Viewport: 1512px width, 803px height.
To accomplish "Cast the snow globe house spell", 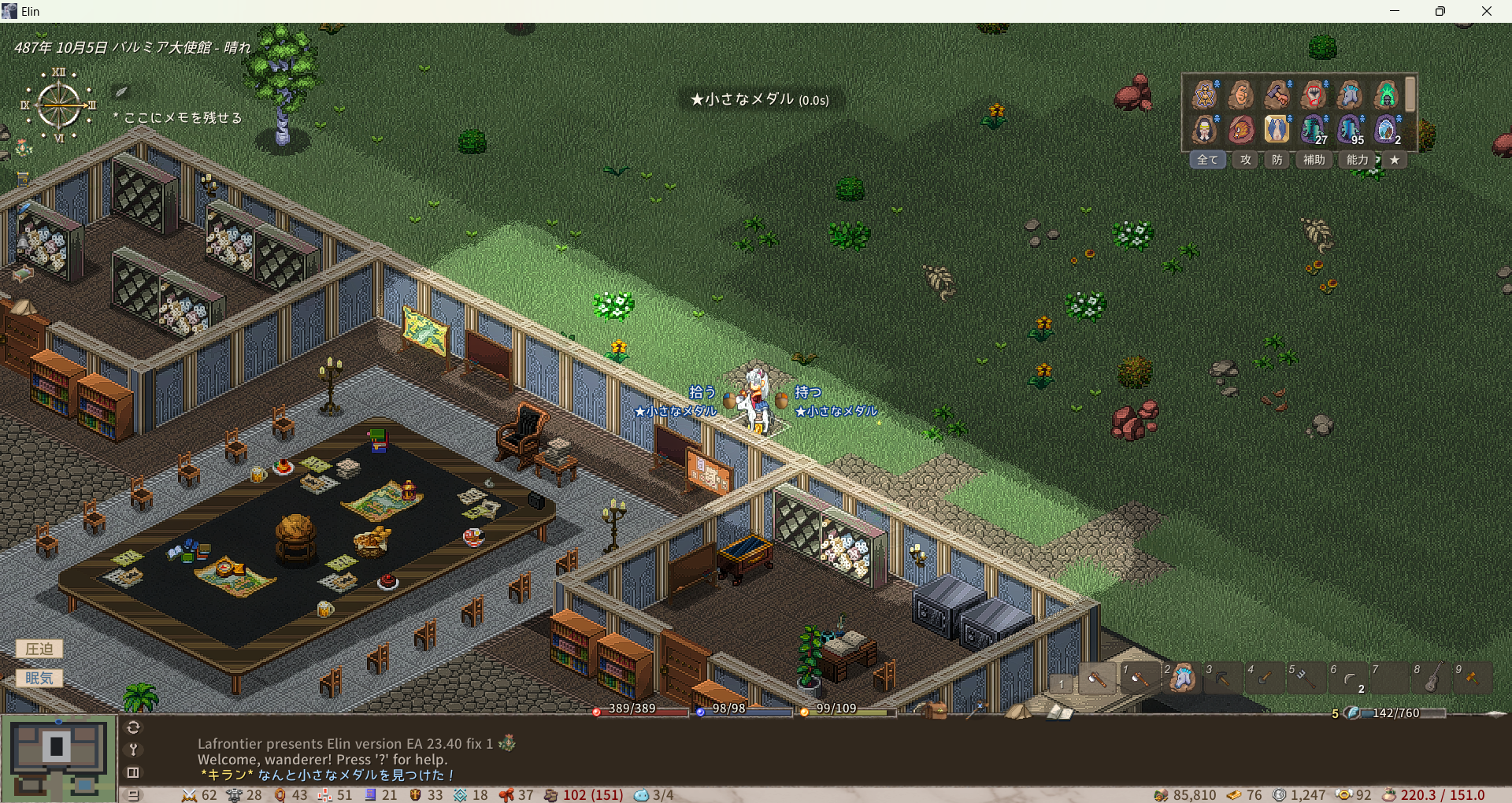I will [x=1386, y=129].
